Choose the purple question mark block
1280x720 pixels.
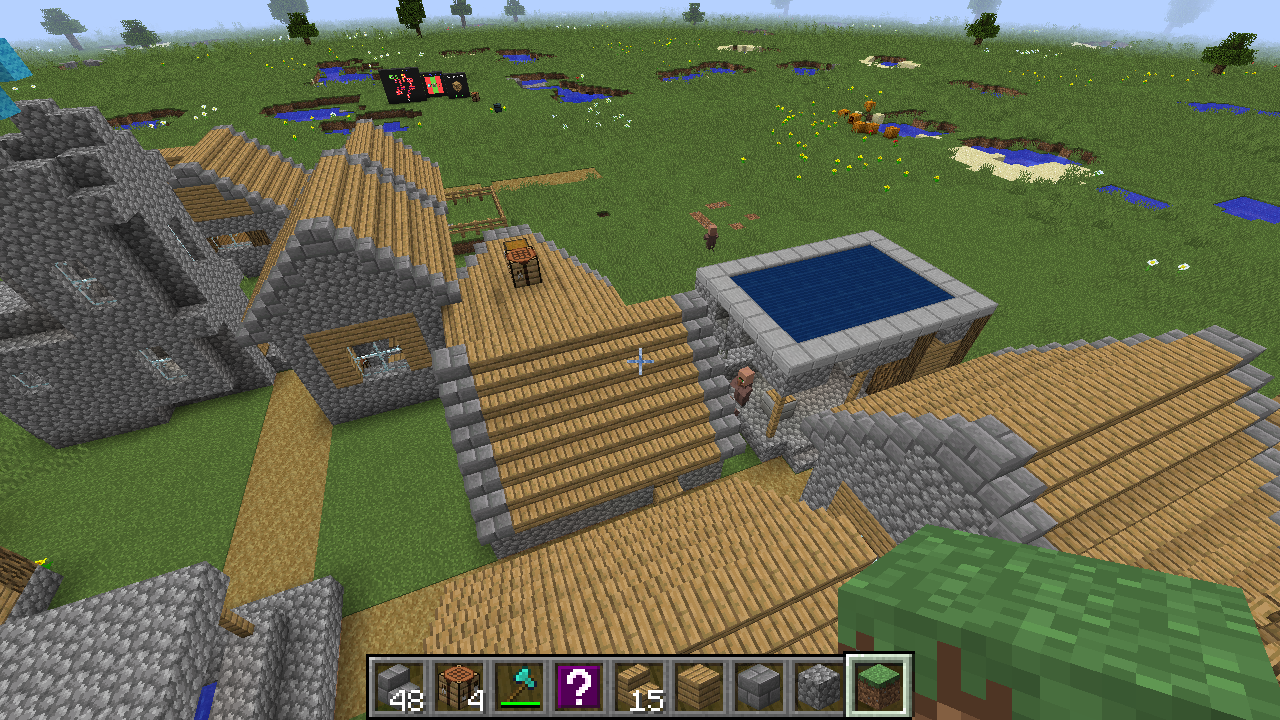click(x=579, y=687)
